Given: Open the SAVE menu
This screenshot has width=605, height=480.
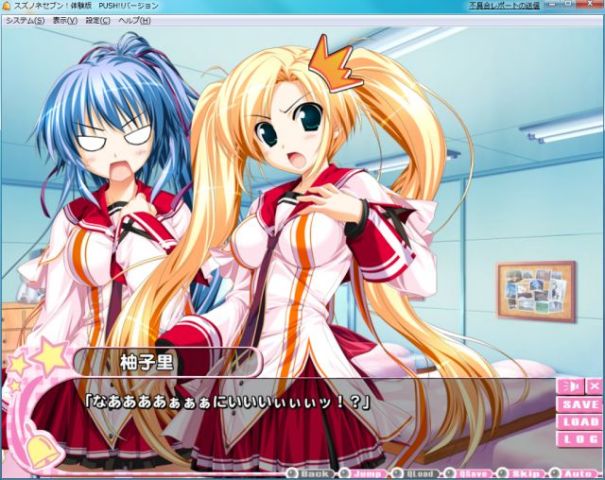Looking at the screenshot, I should pos(580,405).
